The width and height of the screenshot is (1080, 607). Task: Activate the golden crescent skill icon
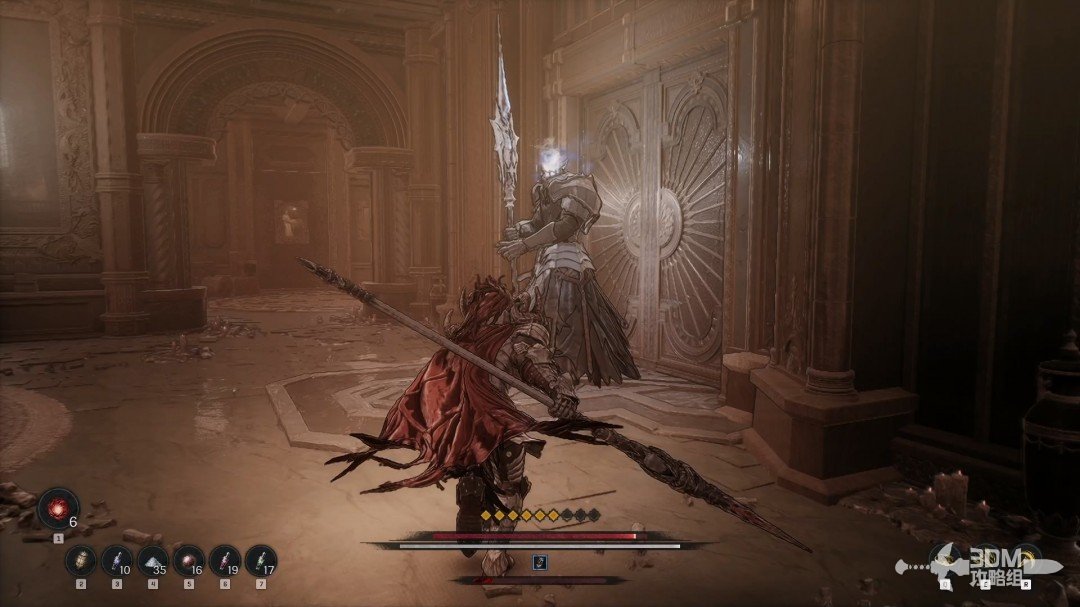(1026, 558)
